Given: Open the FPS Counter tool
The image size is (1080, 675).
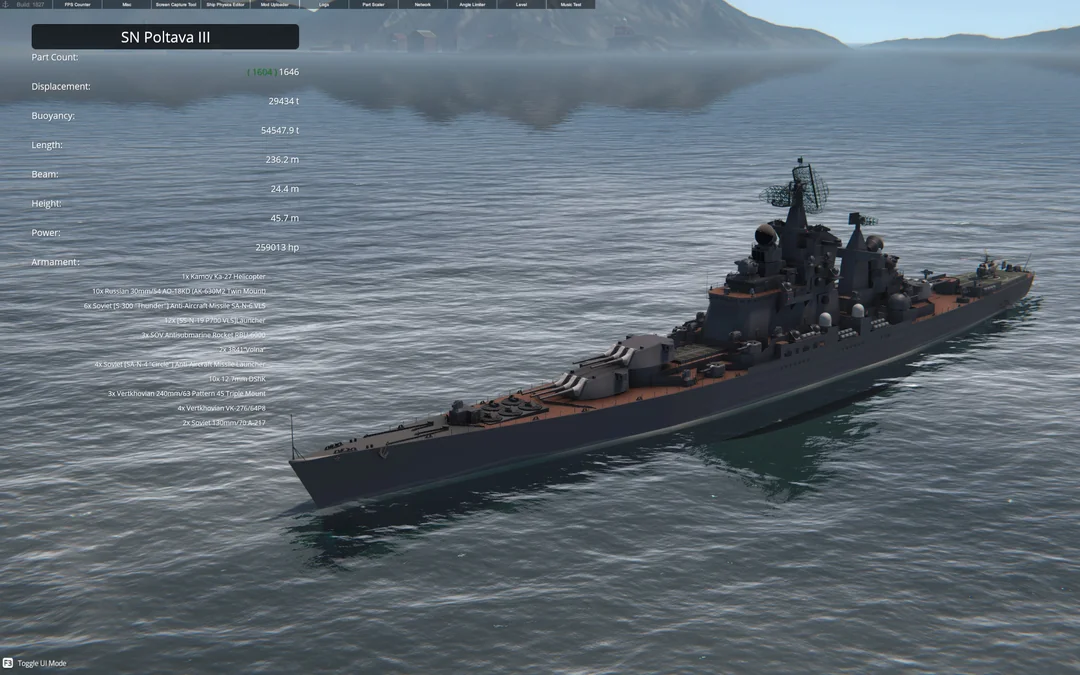Looking at the screenshot, I should click(77, 5).
